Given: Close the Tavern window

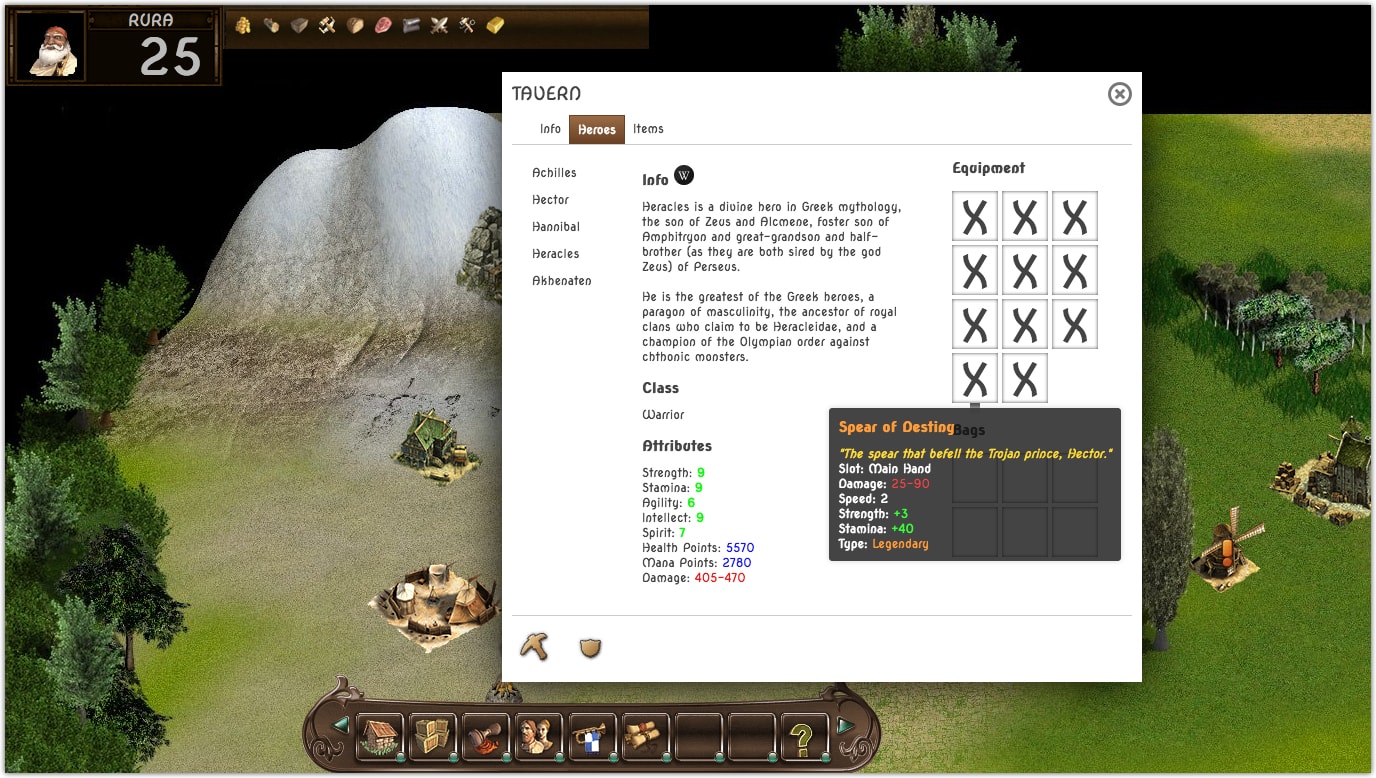Looking at the screenshot, I should 1119,94.
